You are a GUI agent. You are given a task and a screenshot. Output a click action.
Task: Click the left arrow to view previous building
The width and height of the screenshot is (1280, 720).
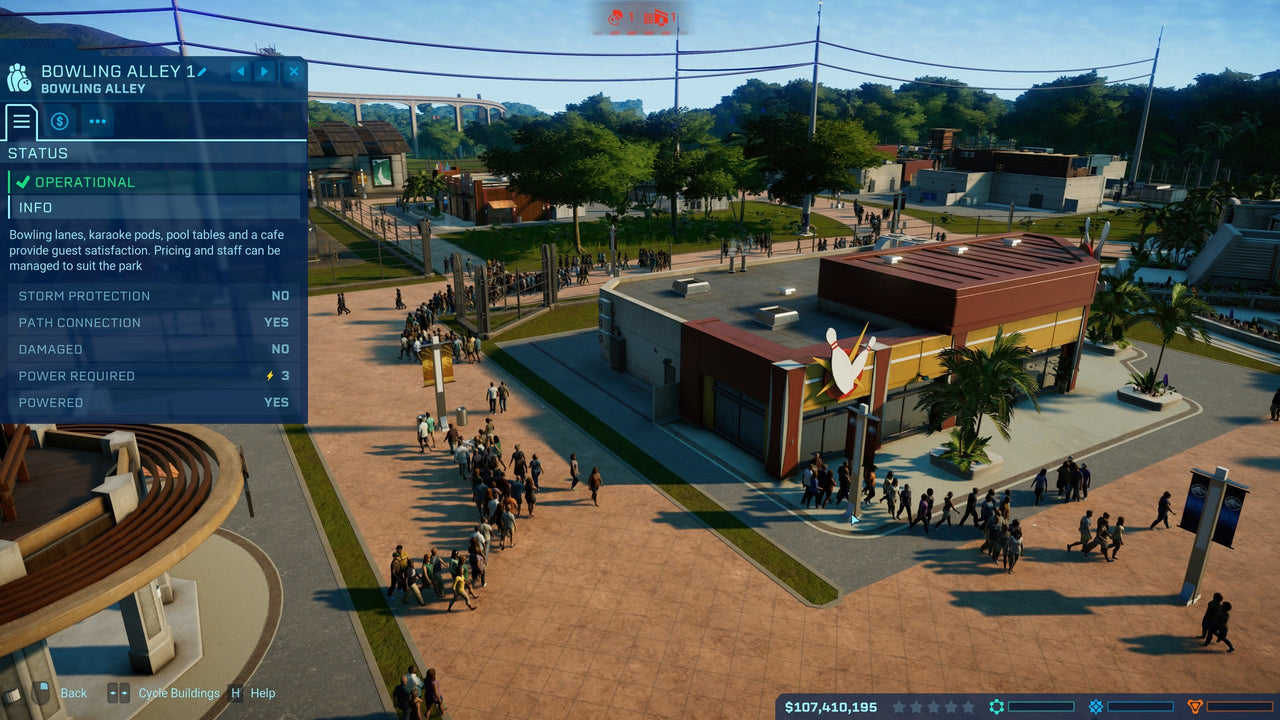click(240, 71)
